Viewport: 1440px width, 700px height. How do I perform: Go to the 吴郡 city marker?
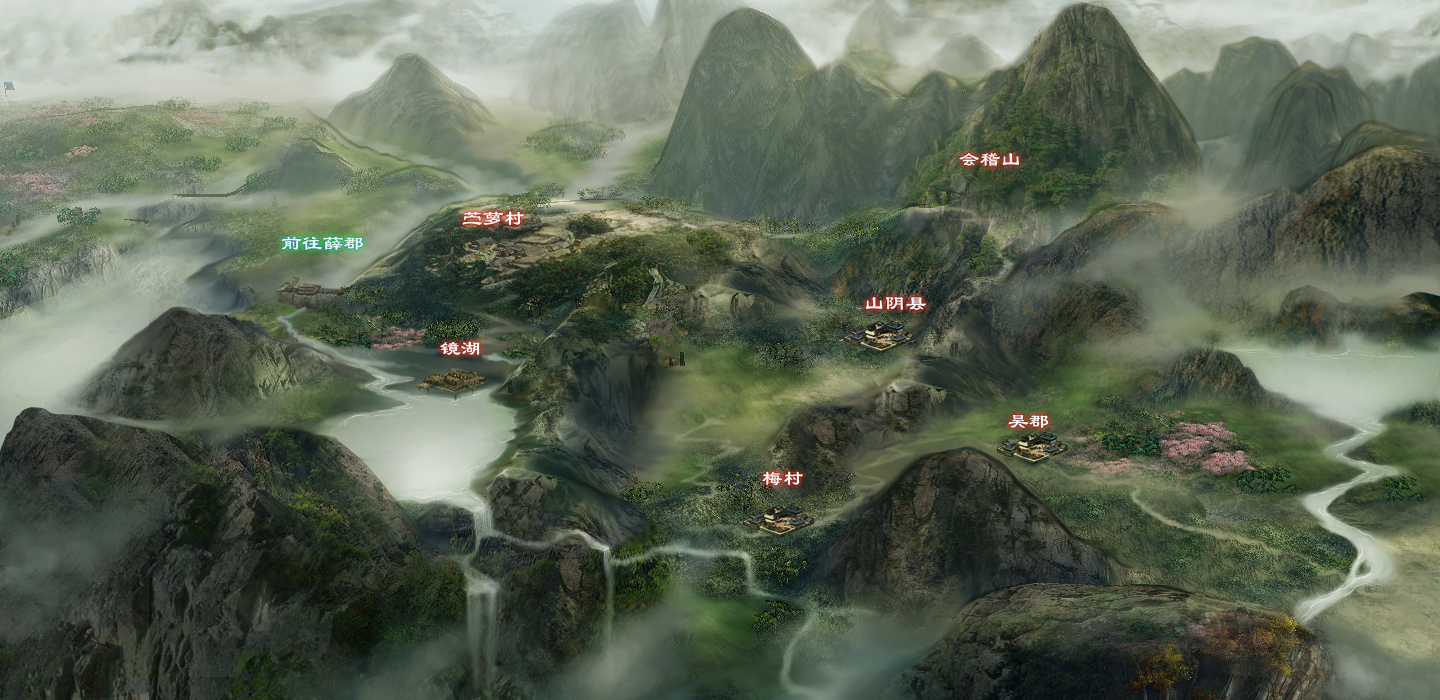[x=1029, y=422]
